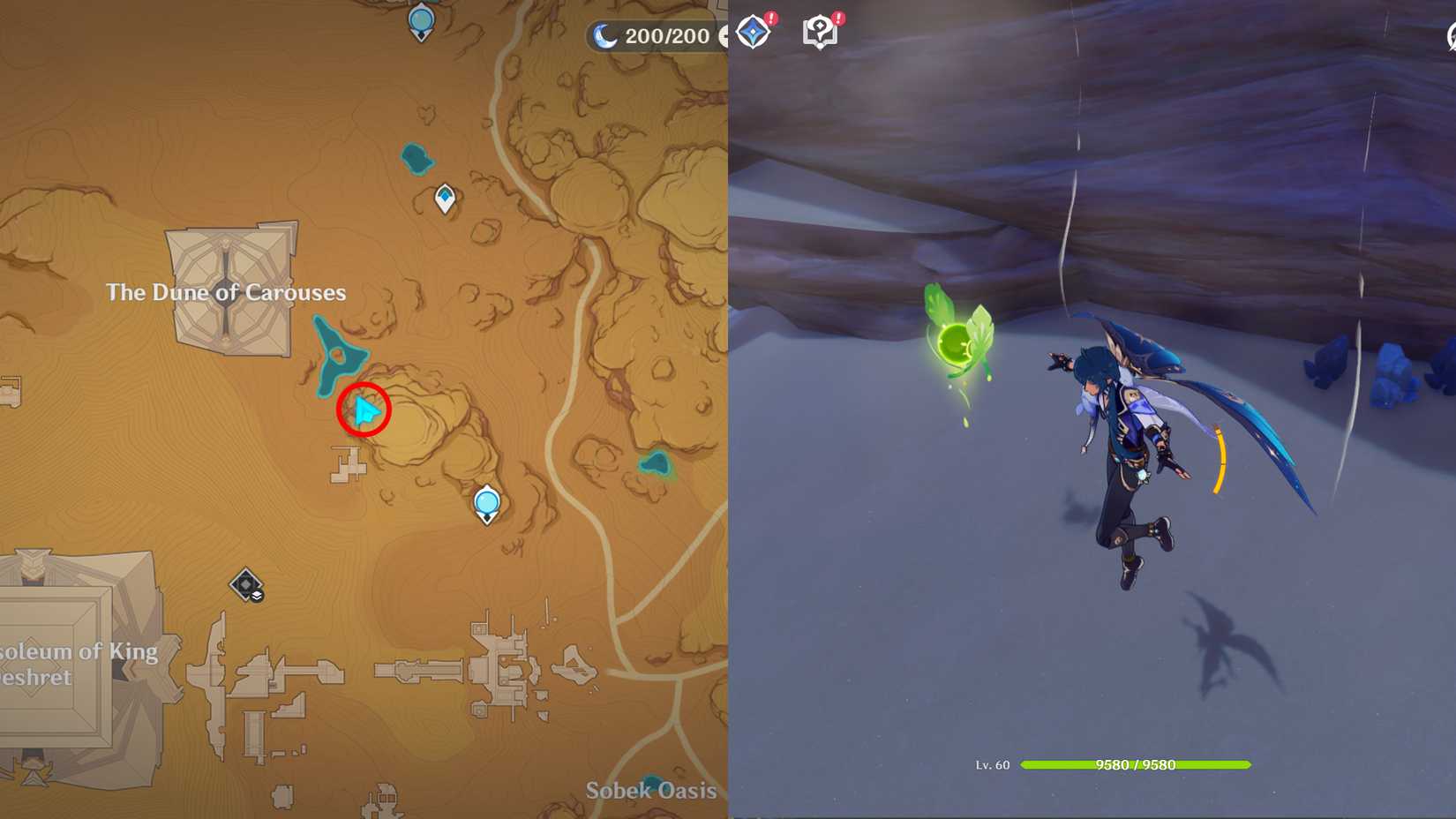Click the red exclamation badge on the domain icon

770,18
